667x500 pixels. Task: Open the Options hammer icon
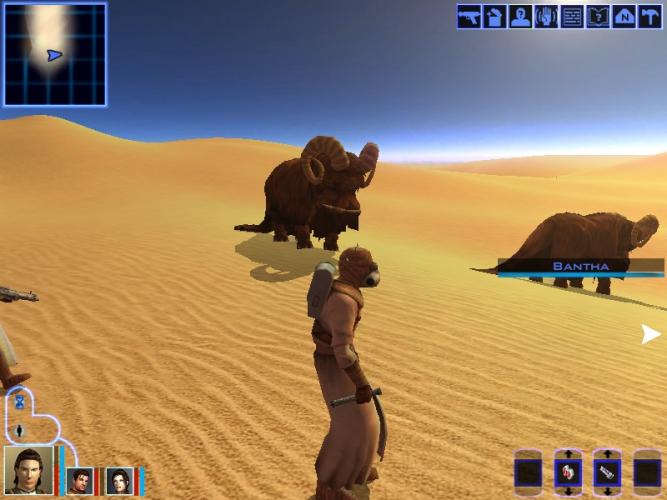650,17
